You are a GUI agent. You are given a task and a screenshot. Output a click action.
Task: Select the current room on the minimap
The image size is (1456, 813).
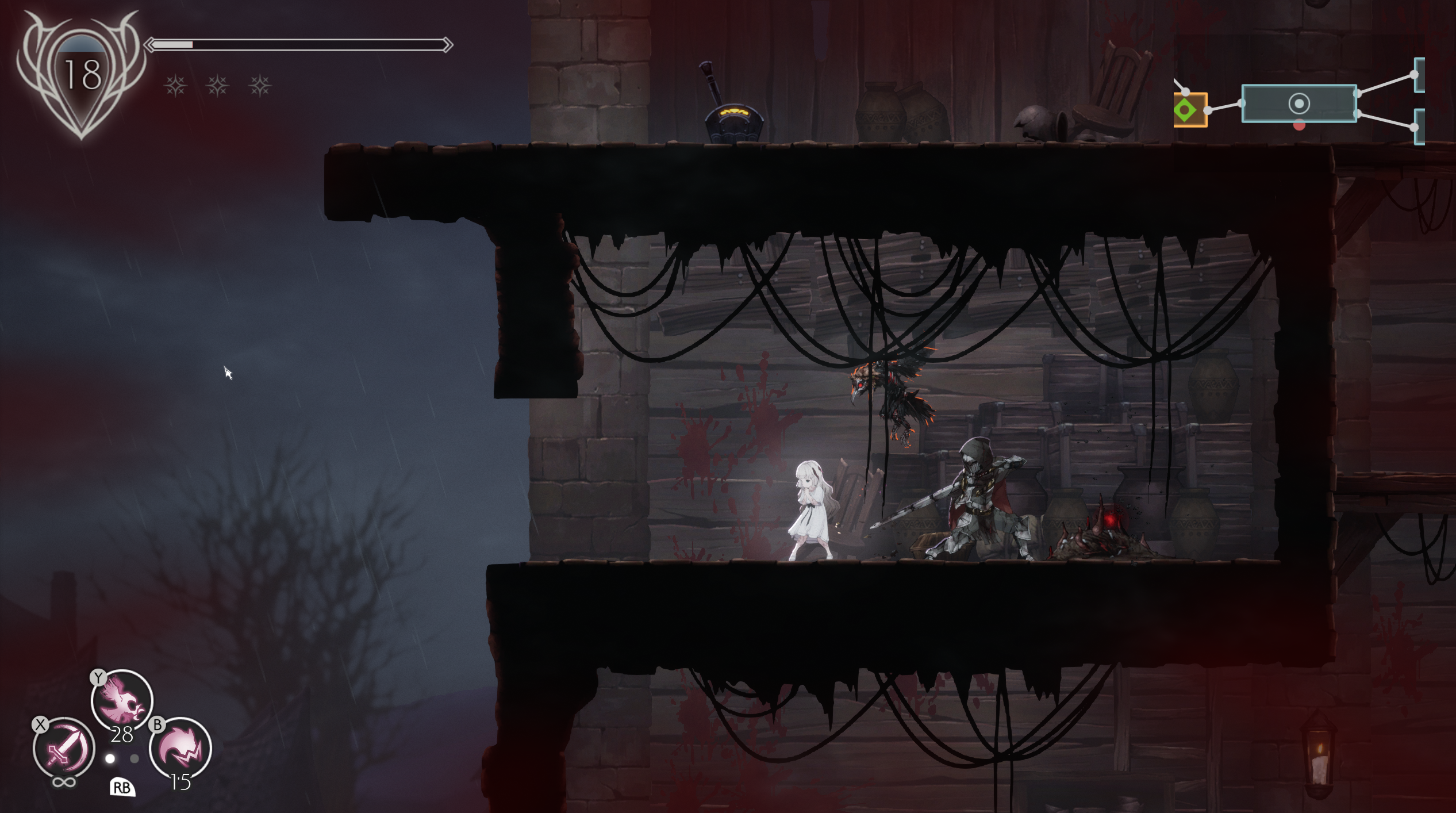pyautogui.click(x=1299, y=104)
